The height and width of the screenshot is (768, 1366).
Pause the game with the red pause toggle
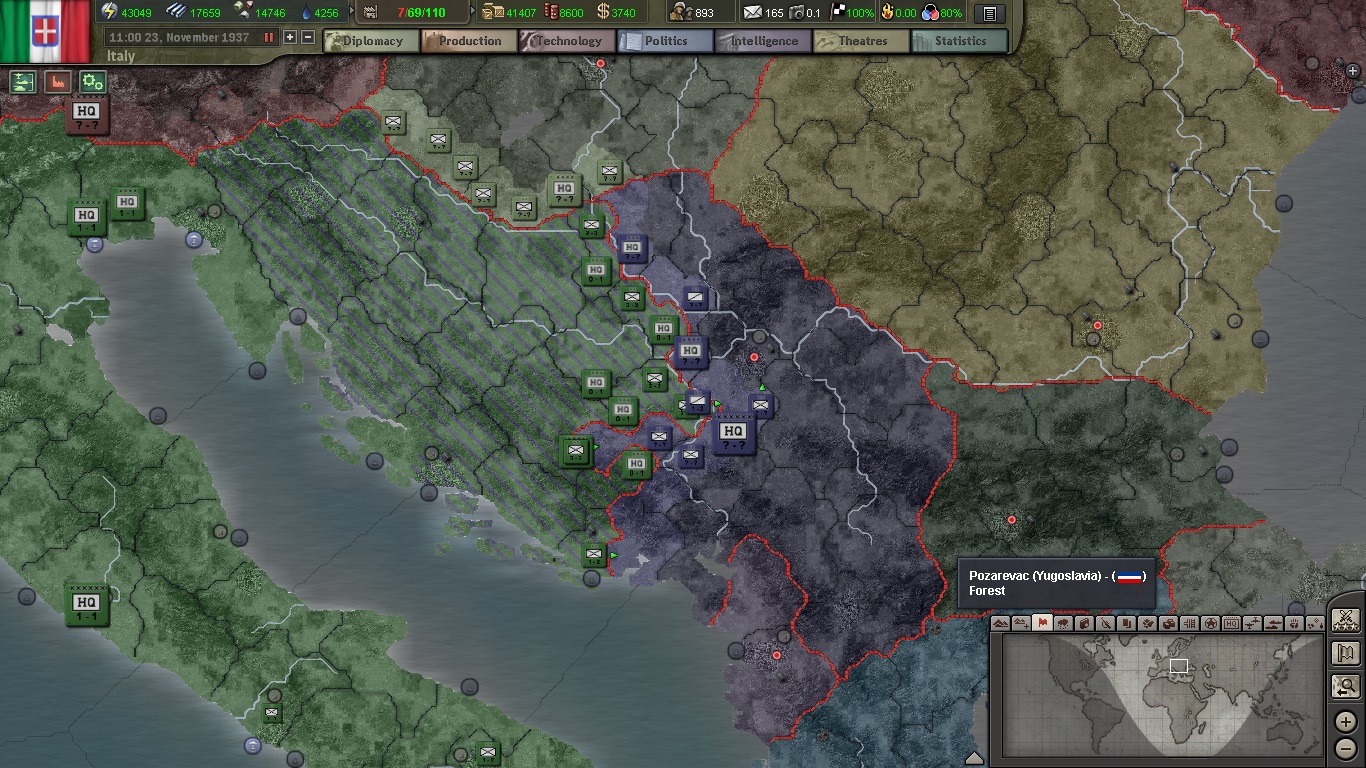(269, 38)
